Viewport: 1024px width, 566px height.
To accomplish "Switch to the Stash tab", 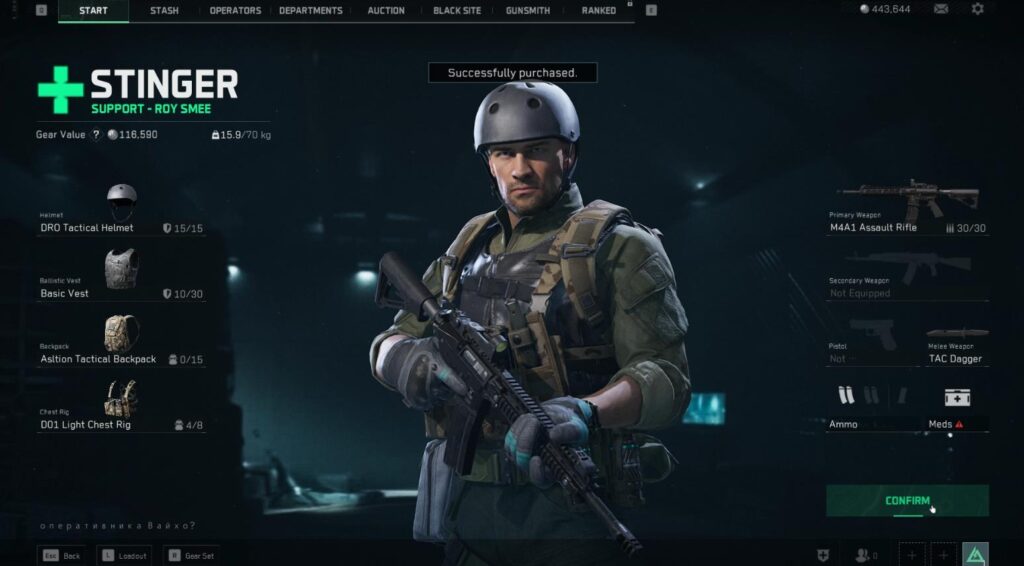I will pyautogui.click(x=165, y=11).
